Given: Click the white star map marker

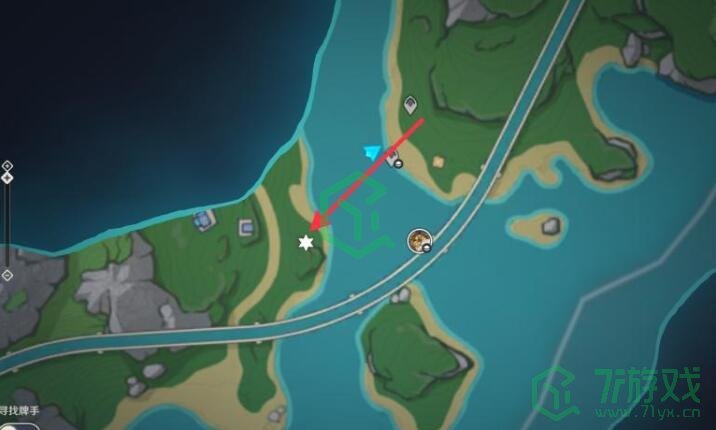Looking at the screenshot, I should pos(306,243).
